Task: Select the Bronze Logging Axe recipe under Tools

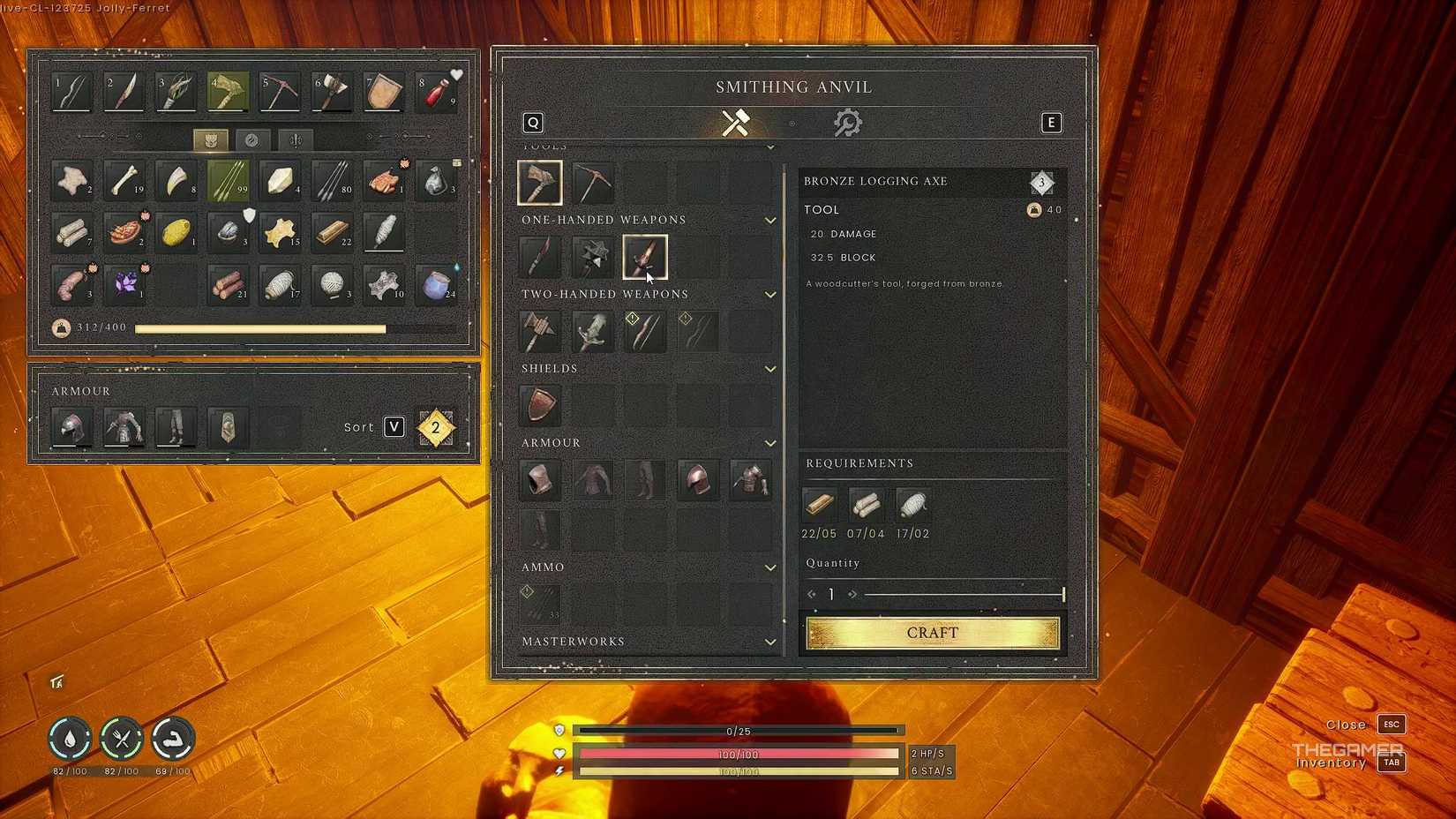Action: [539, 182]
